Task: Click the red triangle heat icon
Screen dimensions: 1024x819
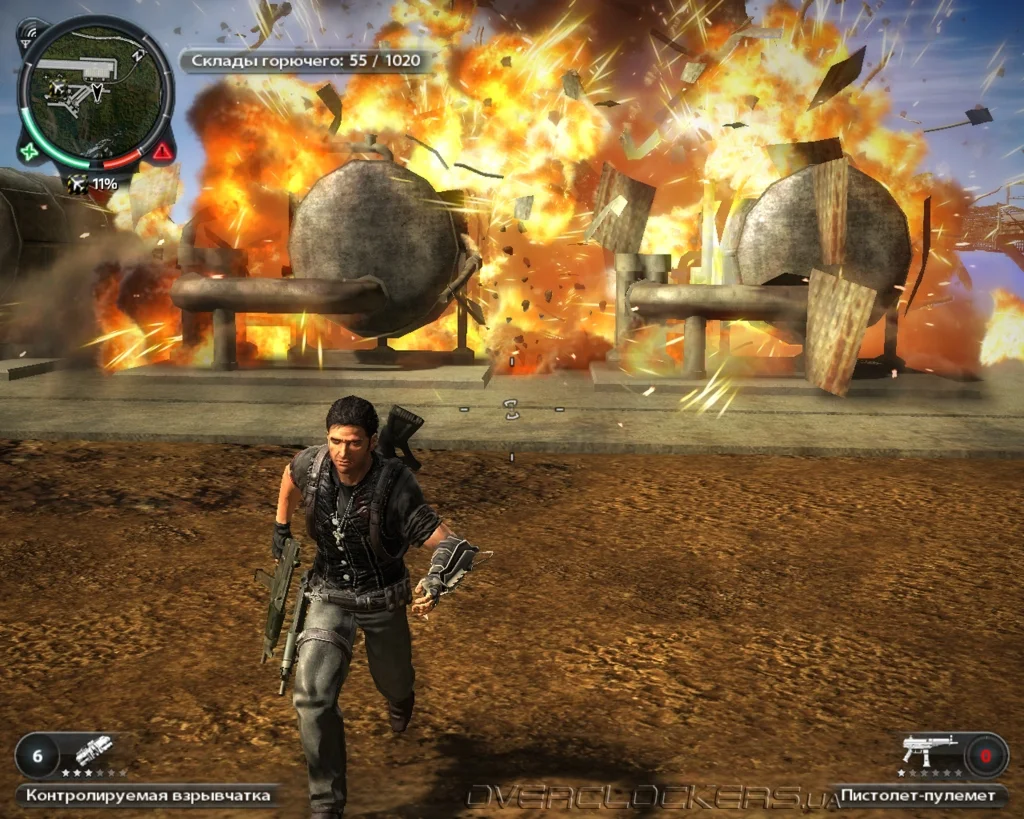Action: [x=161, y=153]
